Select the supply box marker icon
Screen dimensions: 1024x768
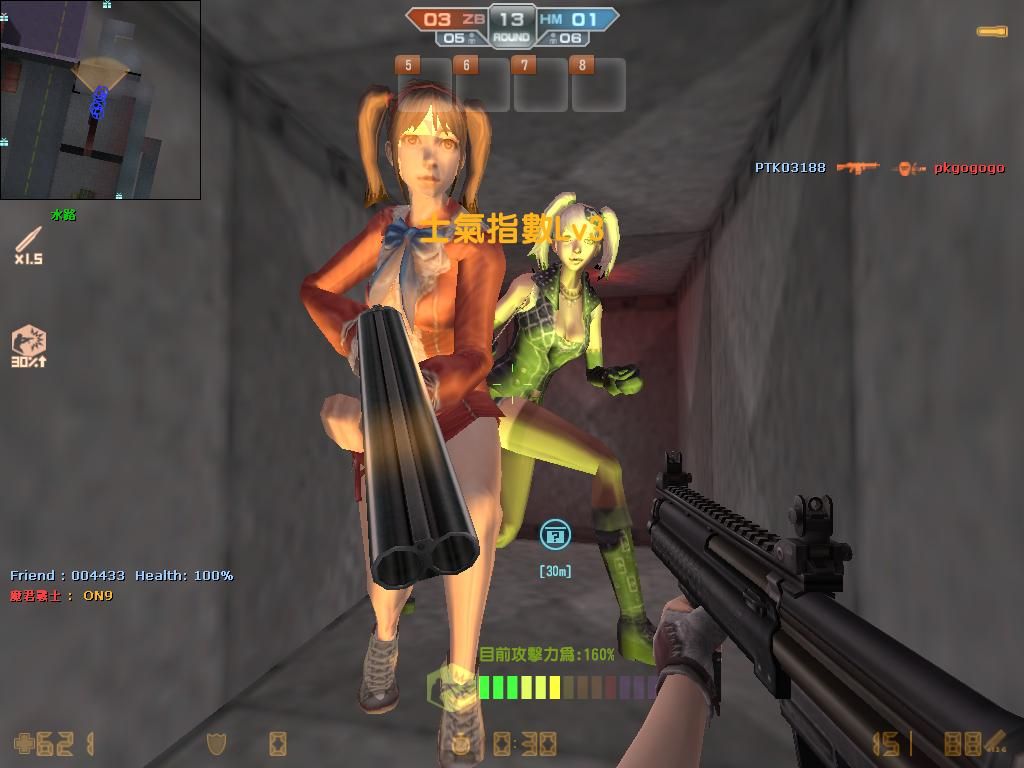click(x=555, y=535)
